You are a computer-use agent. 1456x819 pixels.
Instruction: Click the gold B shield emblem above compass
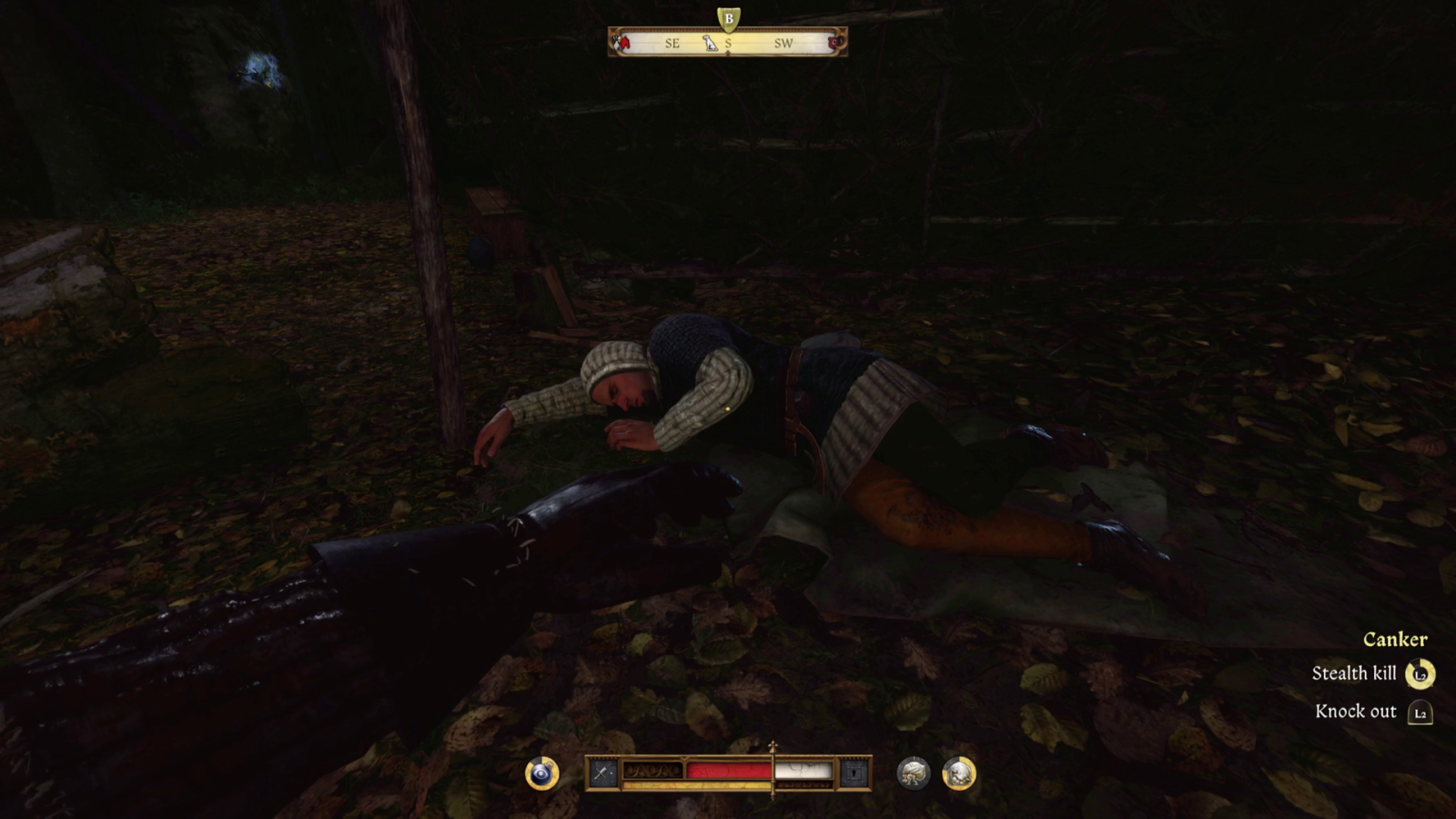727,16
